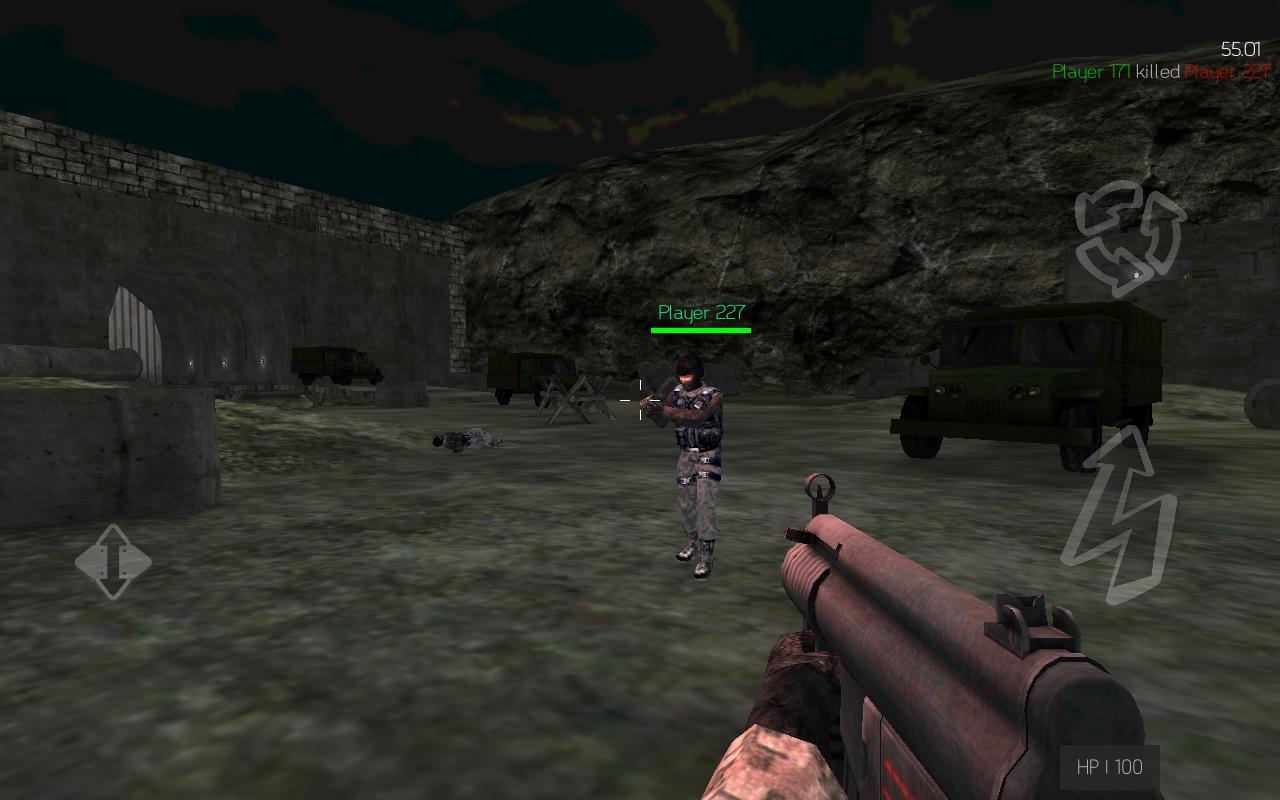Screen dimensions: 1280x800
Task: Click Player 171 in the kill feed
Action: point(1090,72)
